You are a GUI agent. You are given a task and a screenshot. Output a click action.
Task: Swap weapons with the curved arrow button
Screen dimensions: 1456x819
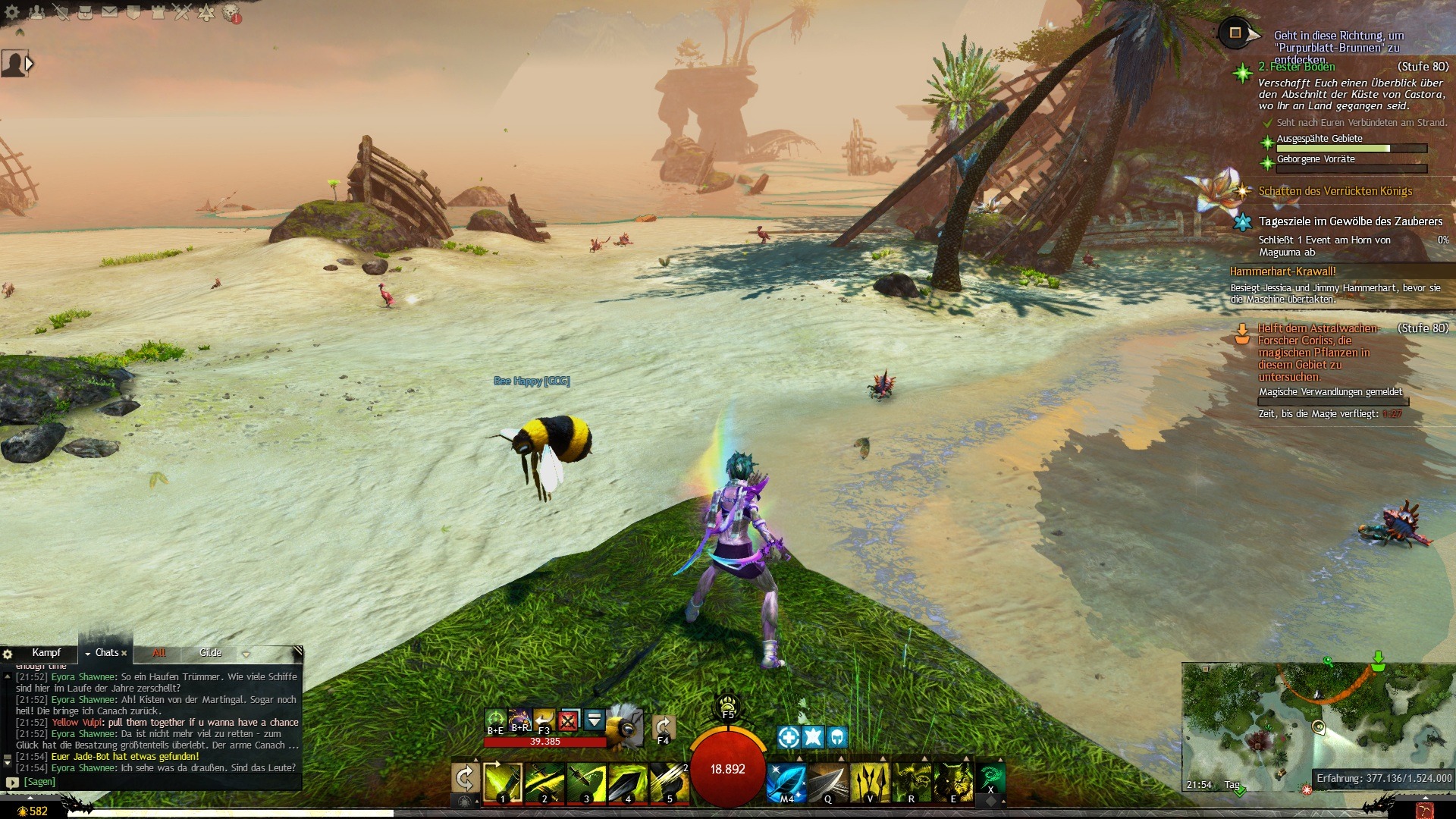(x=464, y=778)
